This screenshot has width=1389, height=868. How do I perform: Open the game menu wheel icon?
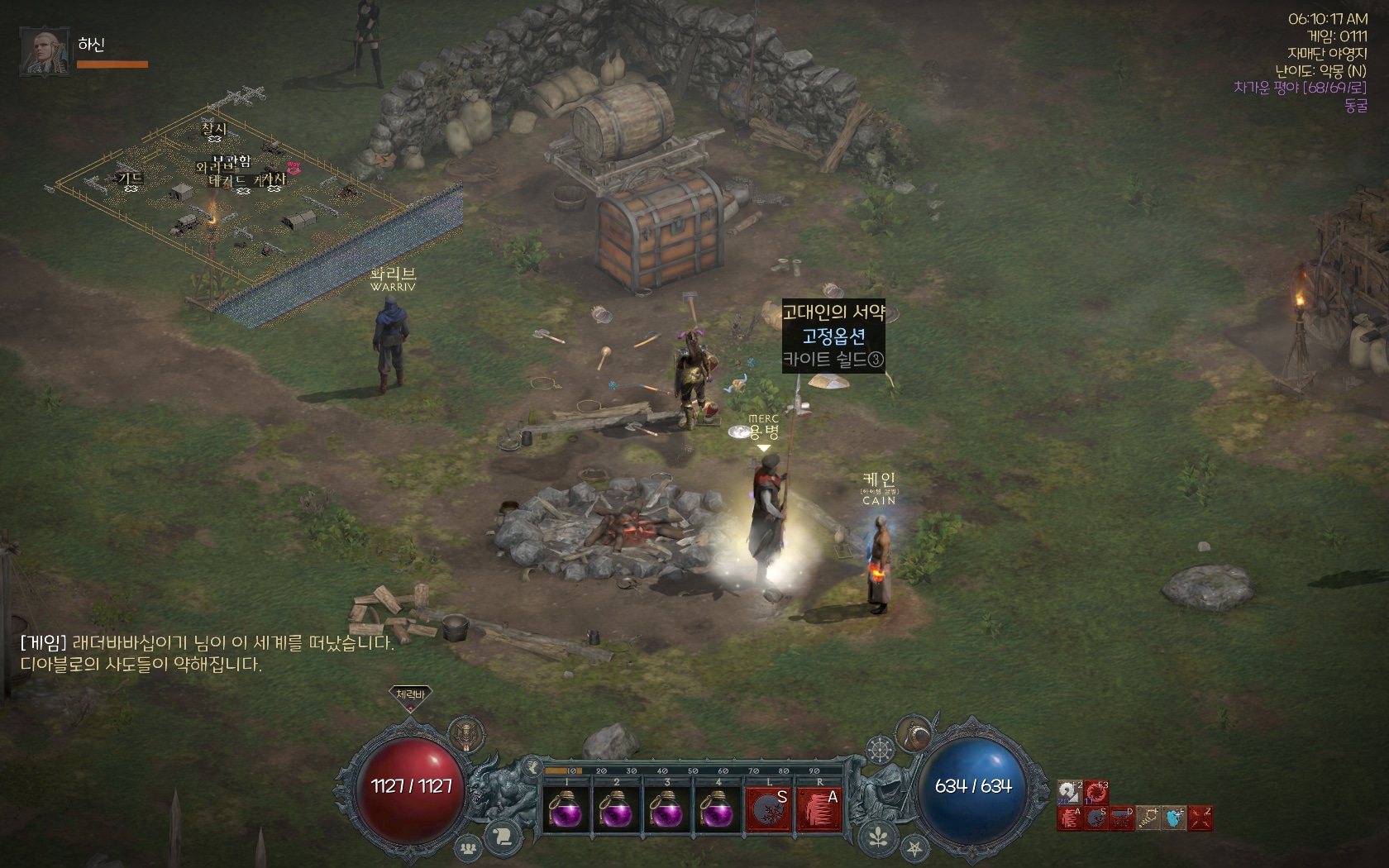tap(880, 751)
